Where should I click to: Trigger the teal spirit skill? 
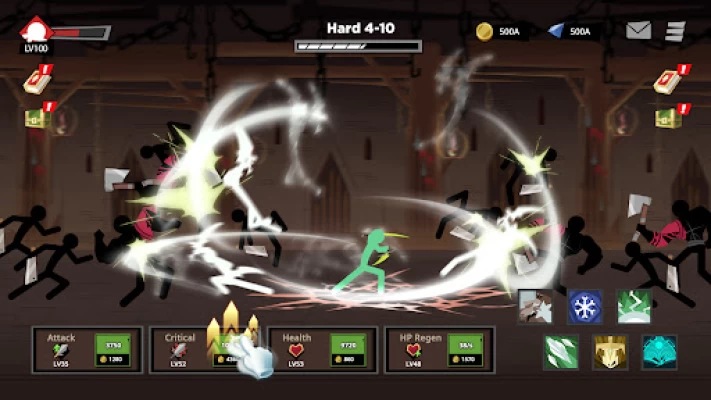(659, 352)
